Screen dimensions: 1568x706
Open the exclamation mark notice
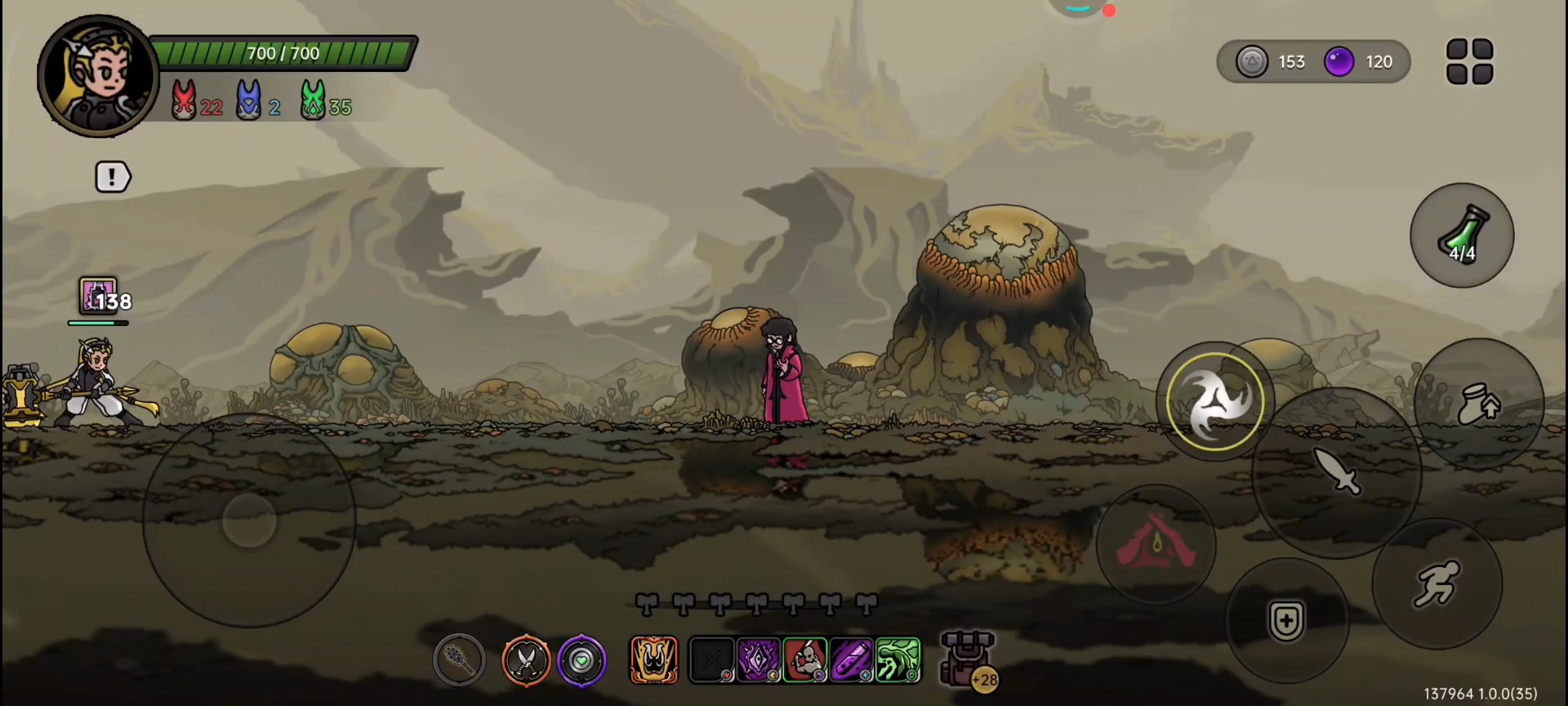(x=113, y=176)
